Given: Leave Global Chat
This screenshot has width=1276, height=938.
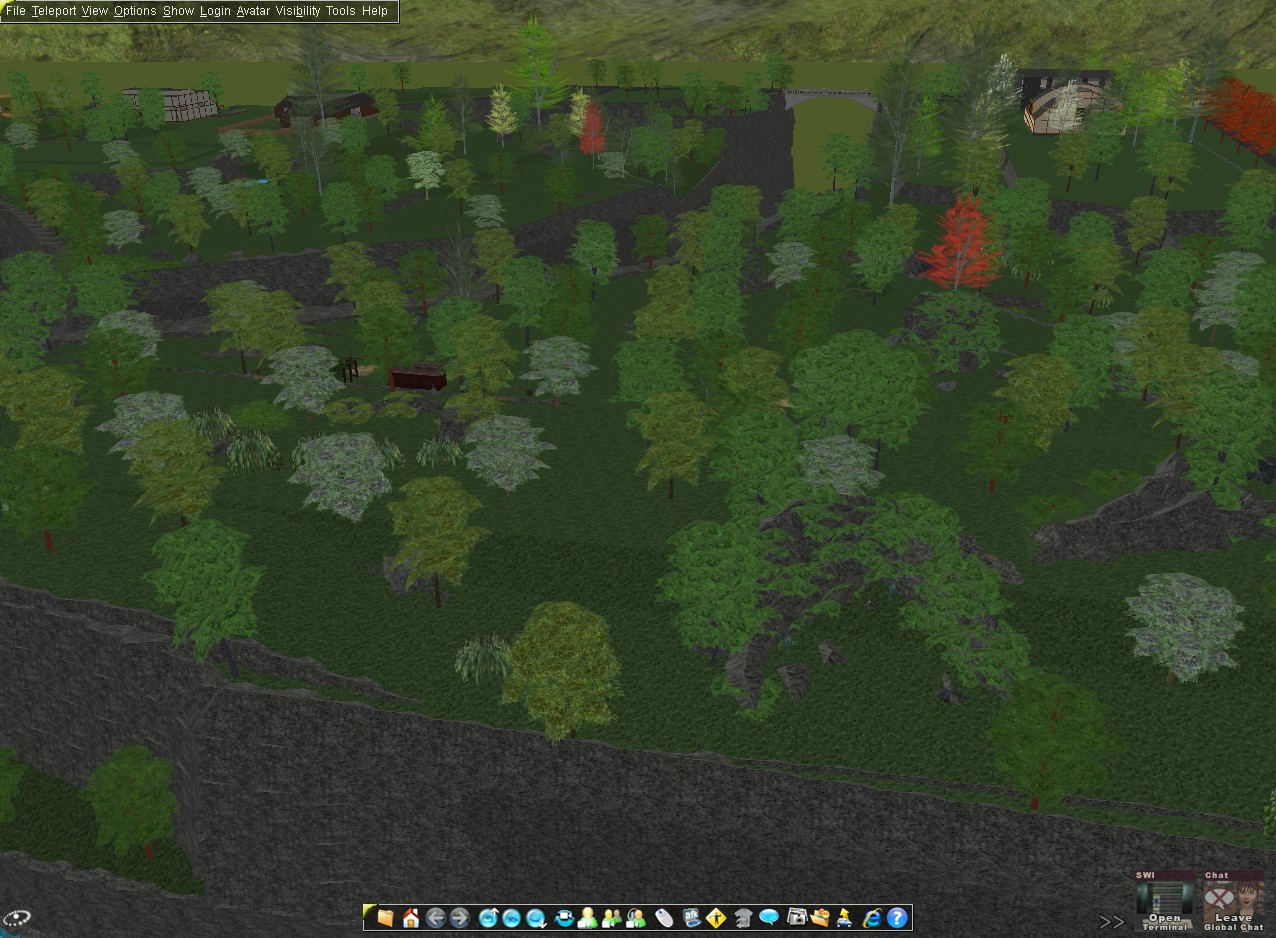Looking at the screenshot, I should point(1233,901).
